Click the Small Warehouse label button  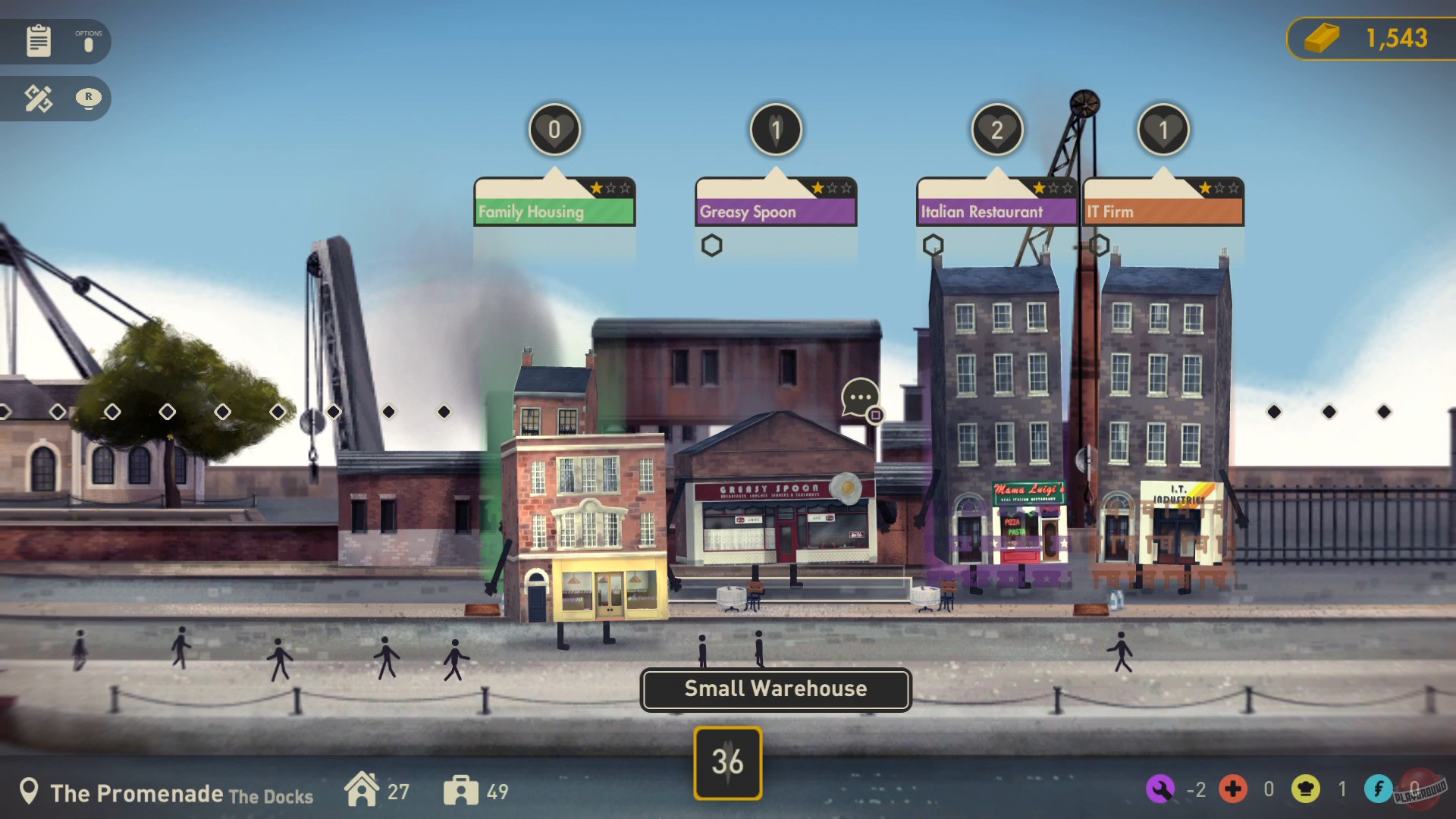point(775,689)
